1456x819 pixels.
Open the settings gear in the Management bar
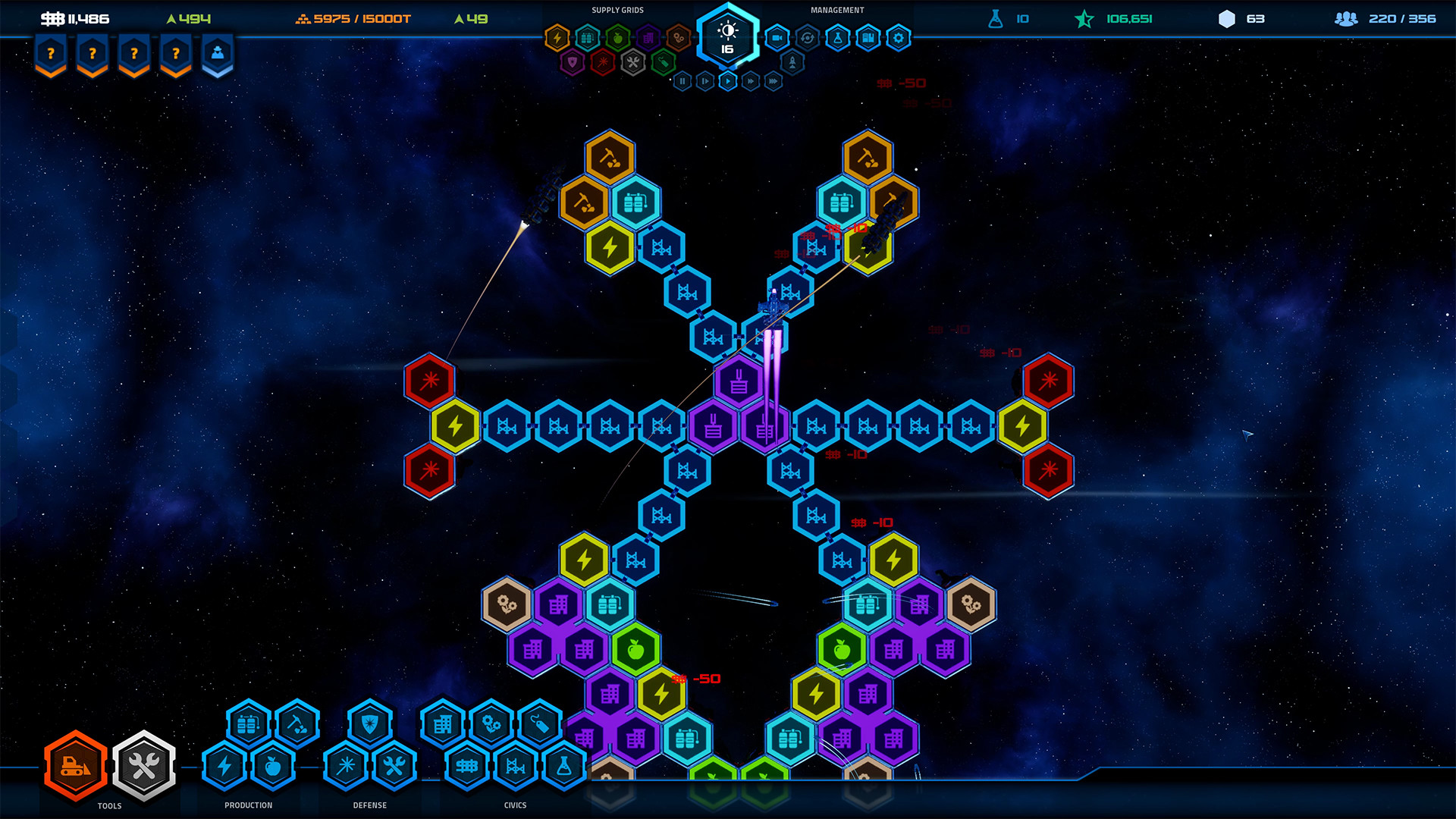pyautogui.click(x=896, y=37)
